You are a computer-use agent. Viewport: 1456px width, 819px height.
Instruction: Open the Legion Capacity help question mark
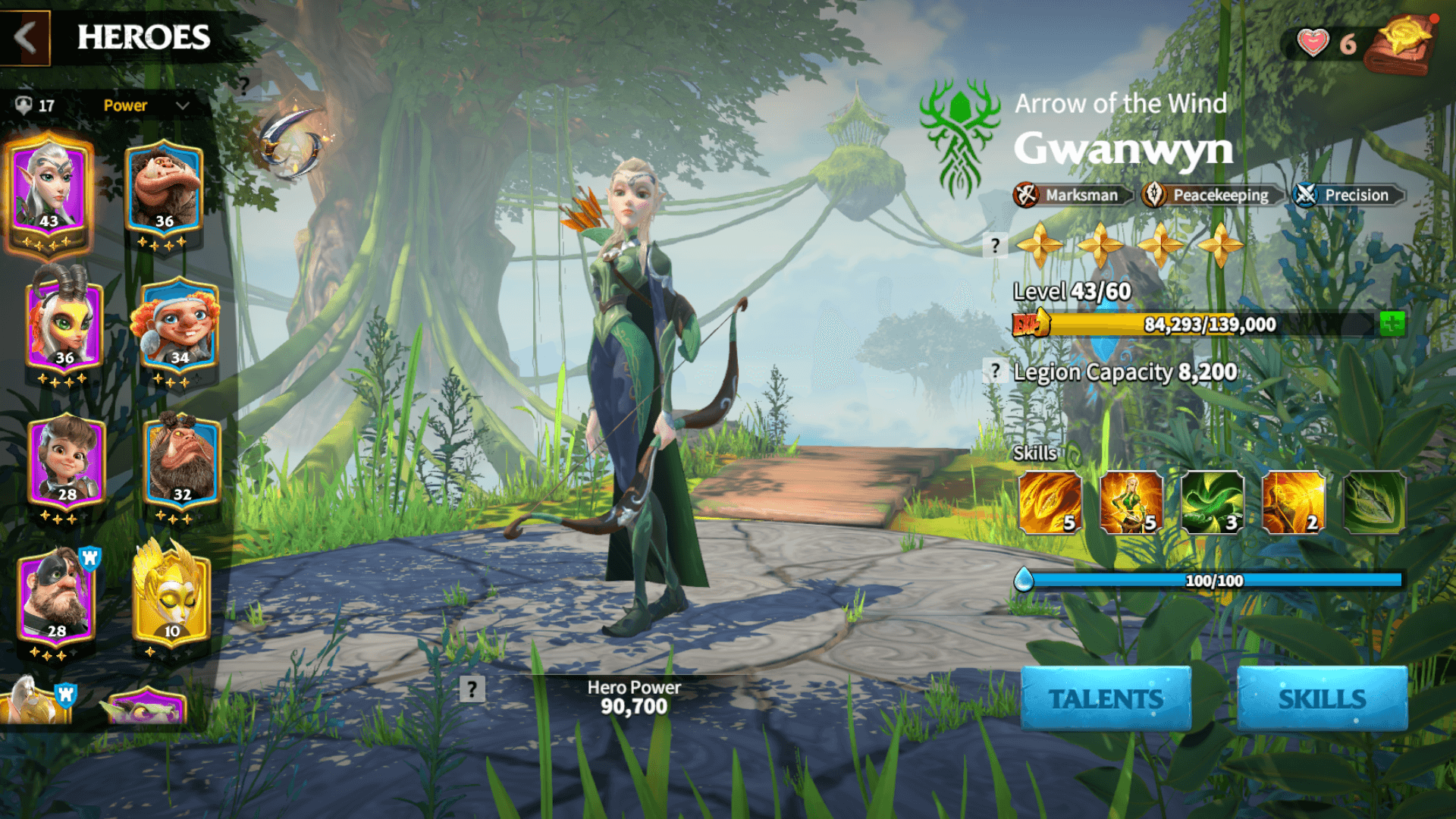coord(995,372)
